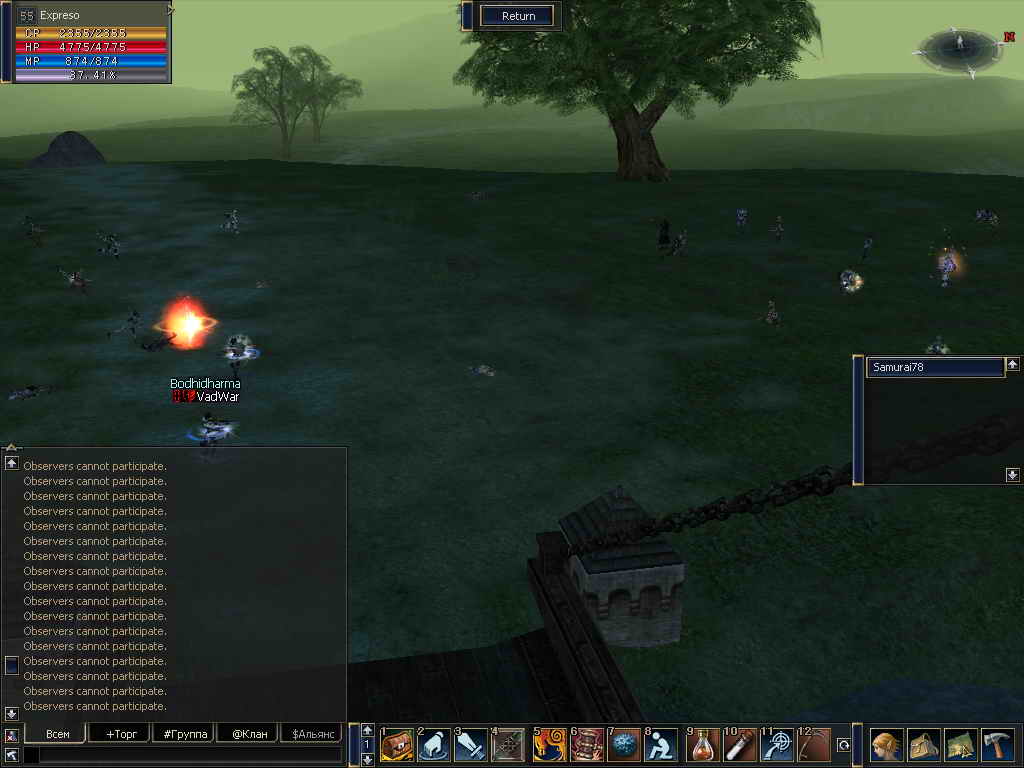Activate the sit/kneel action in slot 8
The width and height of the screenshot is (1024, 768).
point(661,745)
